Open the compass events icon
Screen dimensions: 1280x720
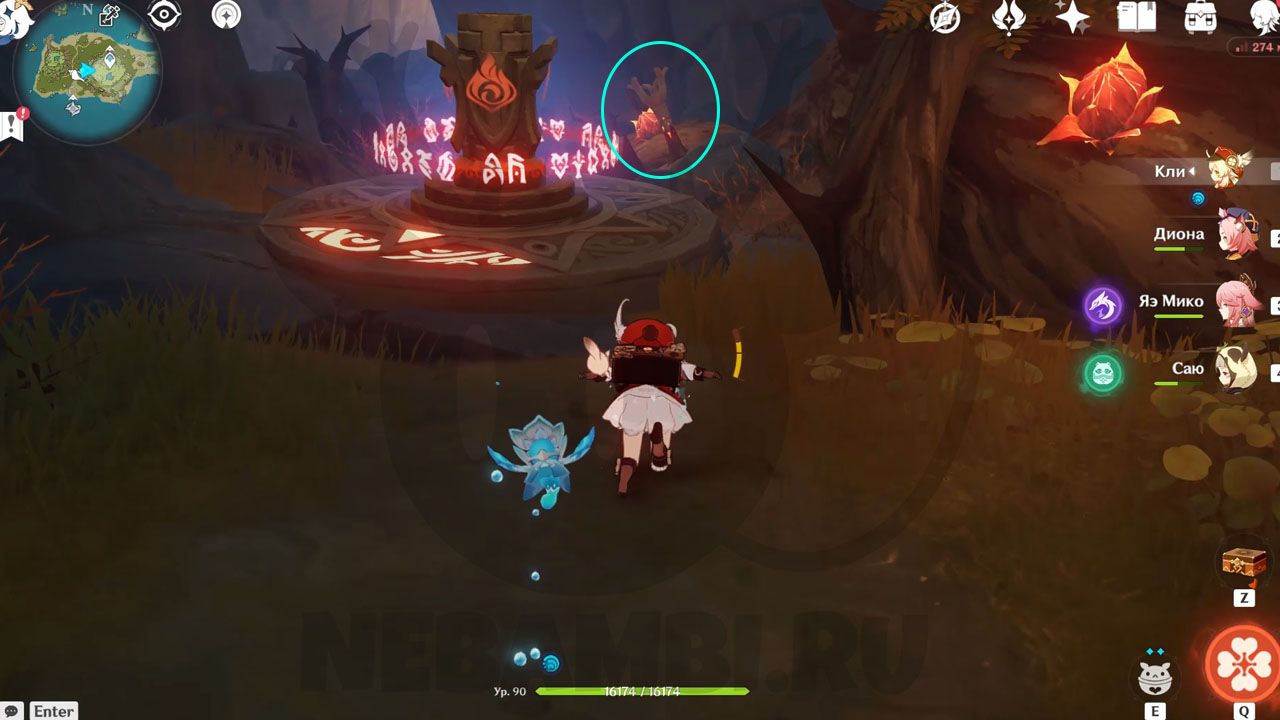[945, 17]
